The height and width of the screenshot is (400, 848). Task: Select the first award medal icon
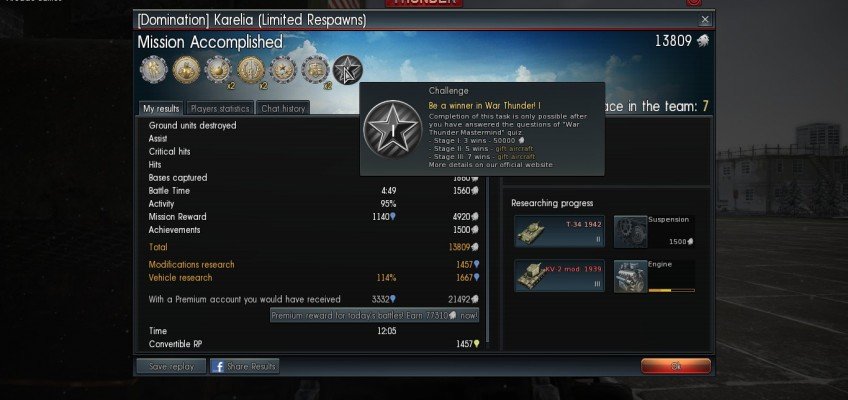click(153, 70)
